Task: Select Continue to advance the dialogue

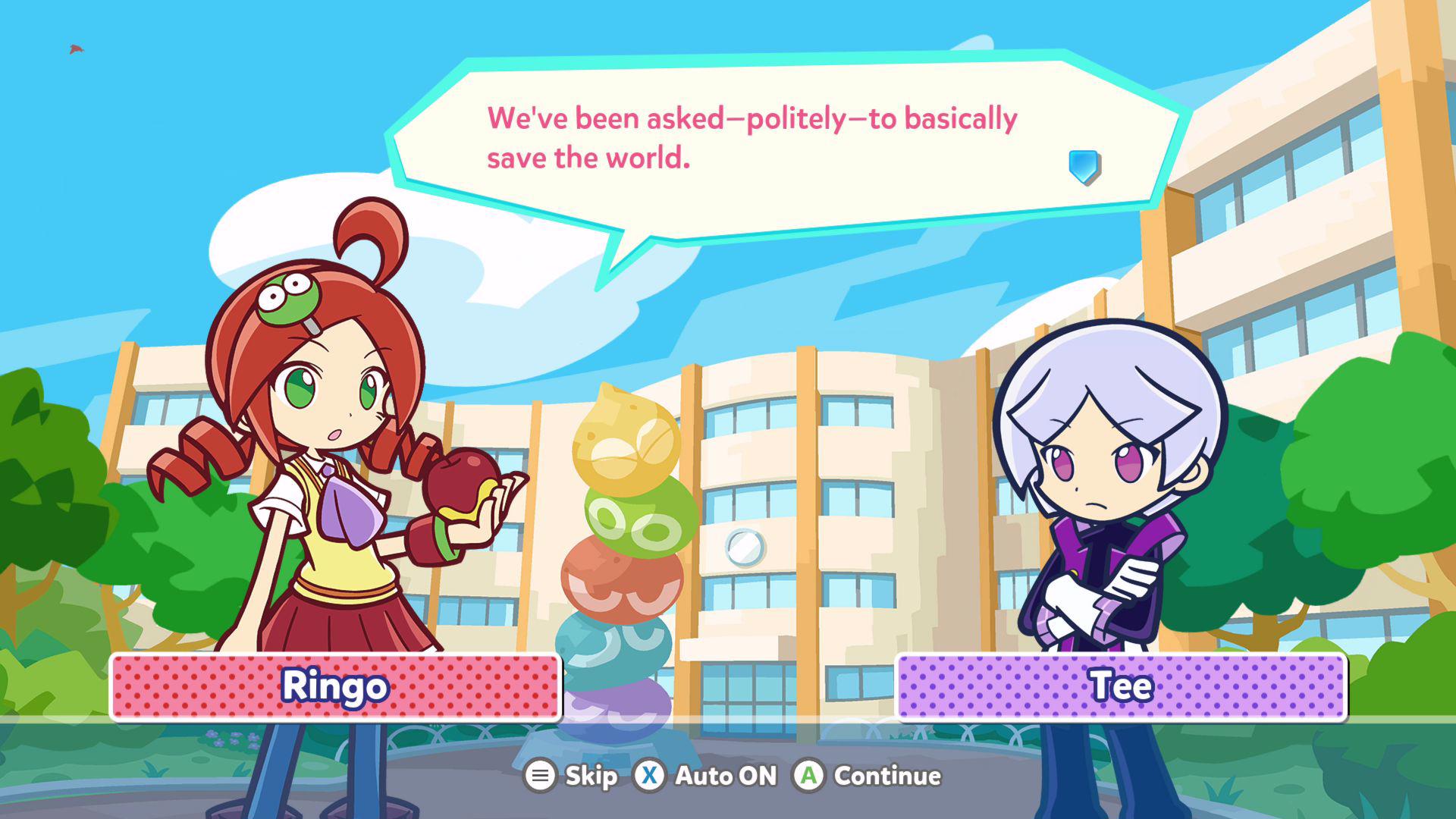Action: click(868, 776)
